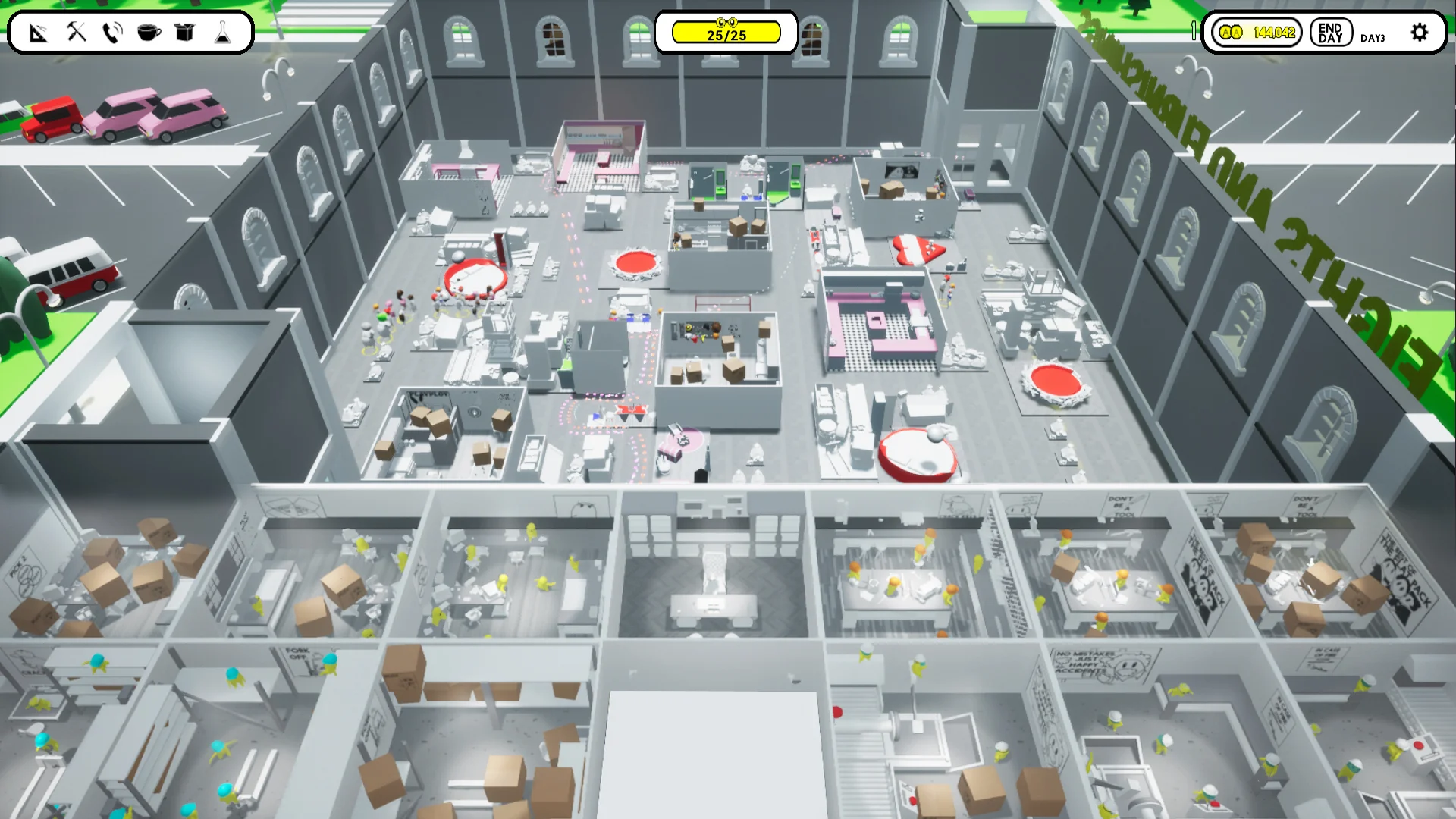The width and height of the screenshot is (1456, 819).
Task: Select the ruler and pencil design tool
Action: pos(37,33)
